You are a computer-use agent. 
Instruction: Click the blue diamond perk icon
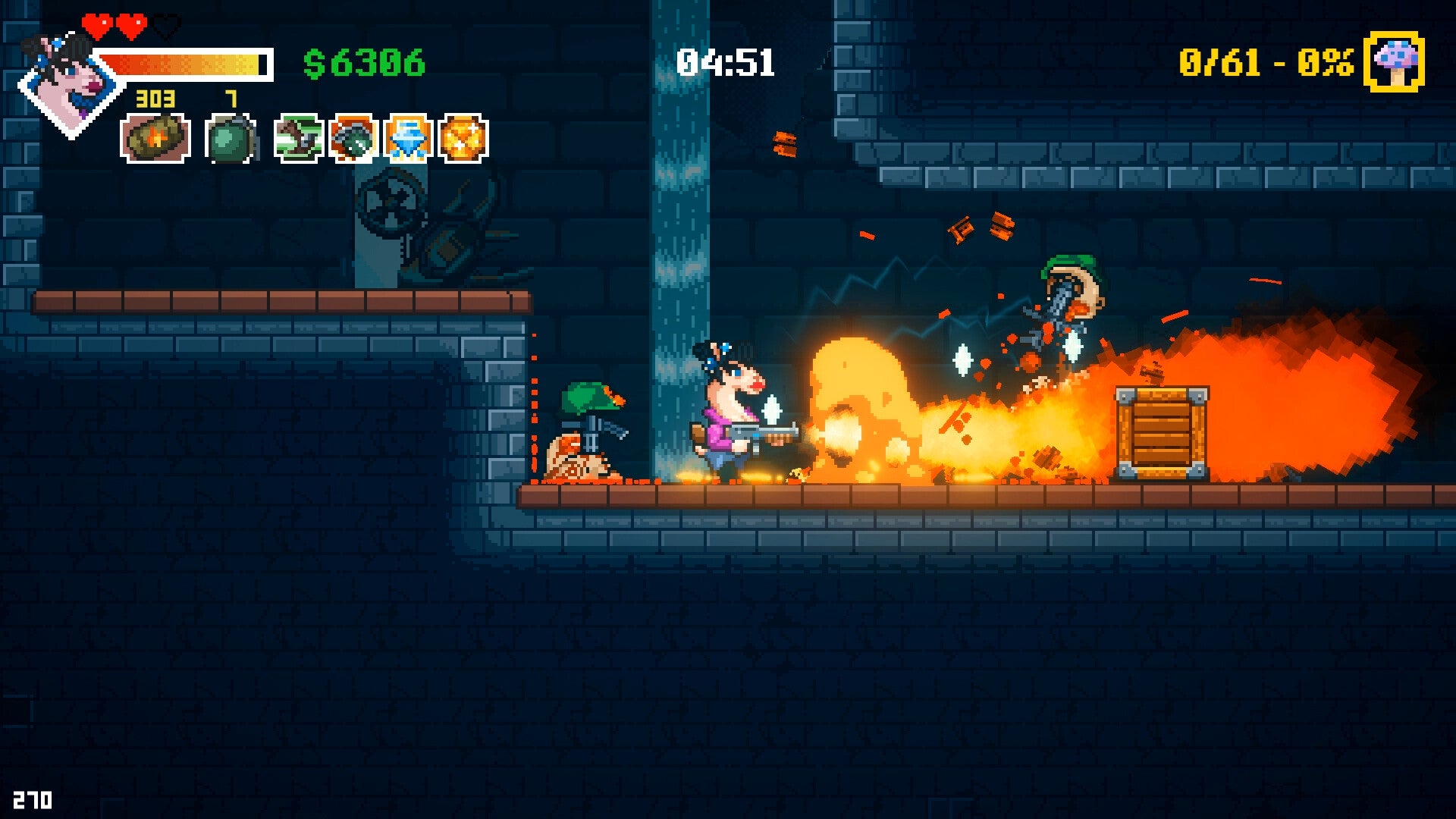(408, 138)
